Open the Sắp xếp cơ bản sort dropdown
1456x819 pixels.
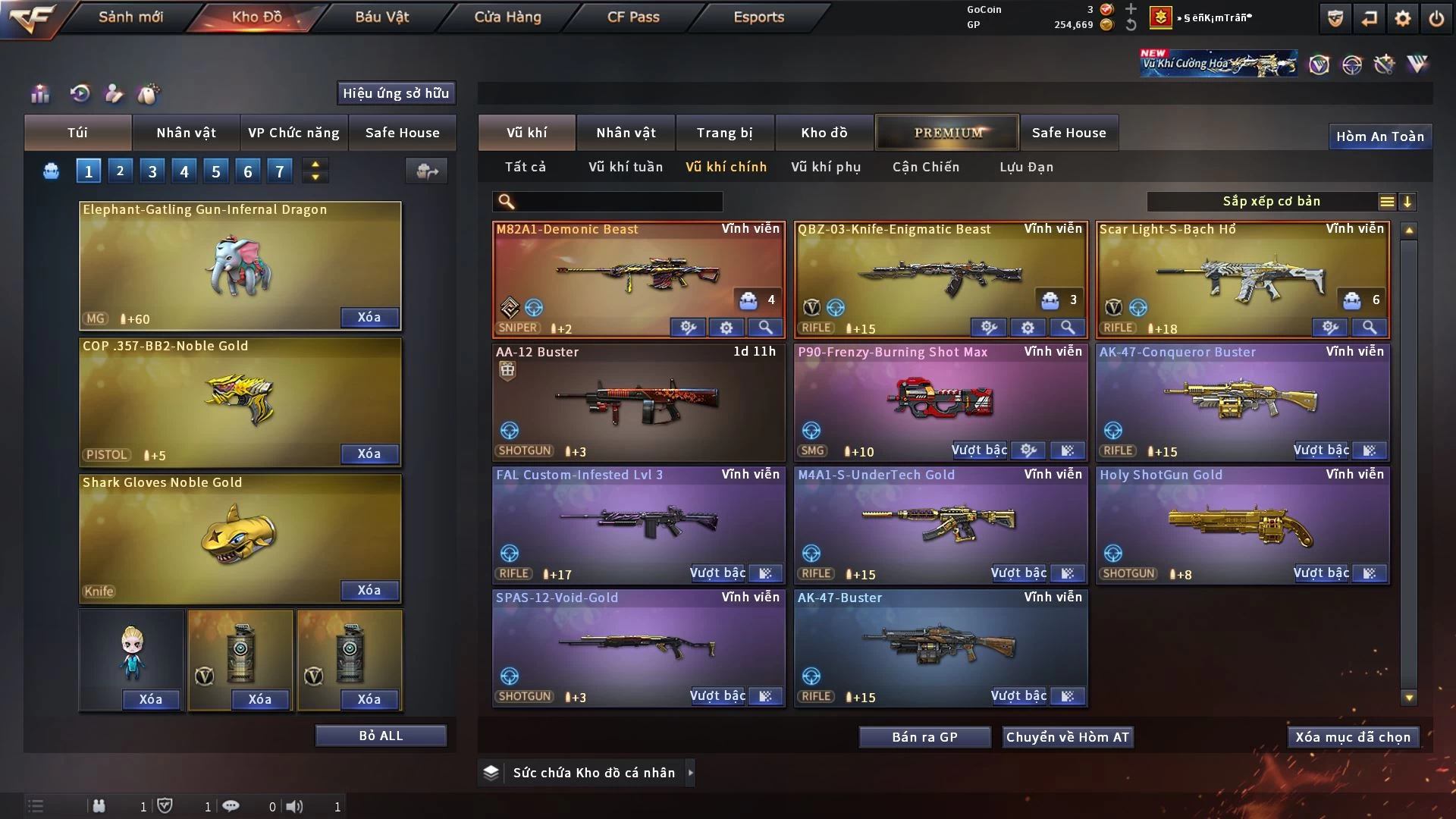(x=1271, y=202)
